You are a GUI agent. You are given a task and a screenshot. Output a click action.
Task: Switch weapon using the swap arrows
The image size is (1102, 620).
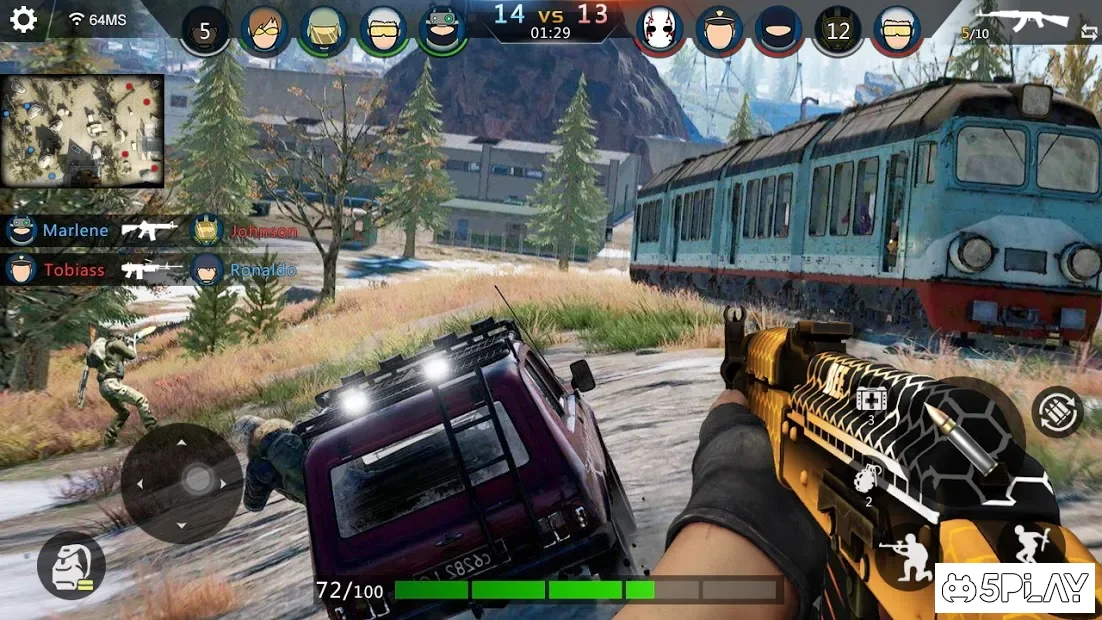pos(1088,33)
